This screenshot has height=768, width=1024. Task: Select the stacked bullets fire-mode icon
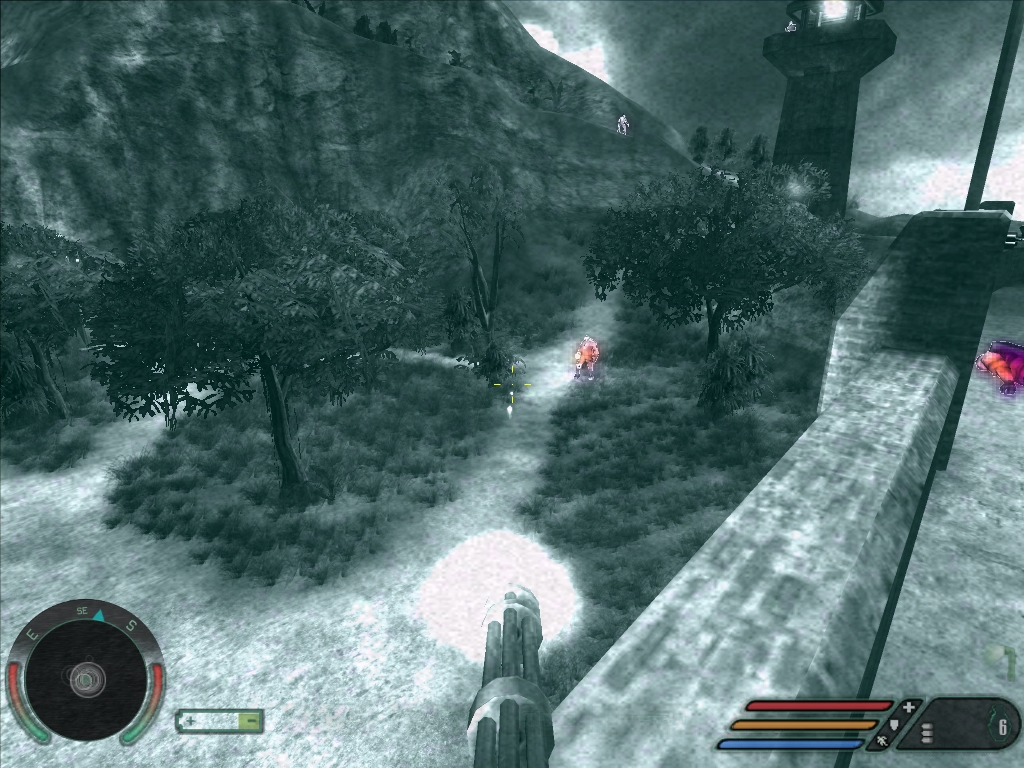coord(927,733)
